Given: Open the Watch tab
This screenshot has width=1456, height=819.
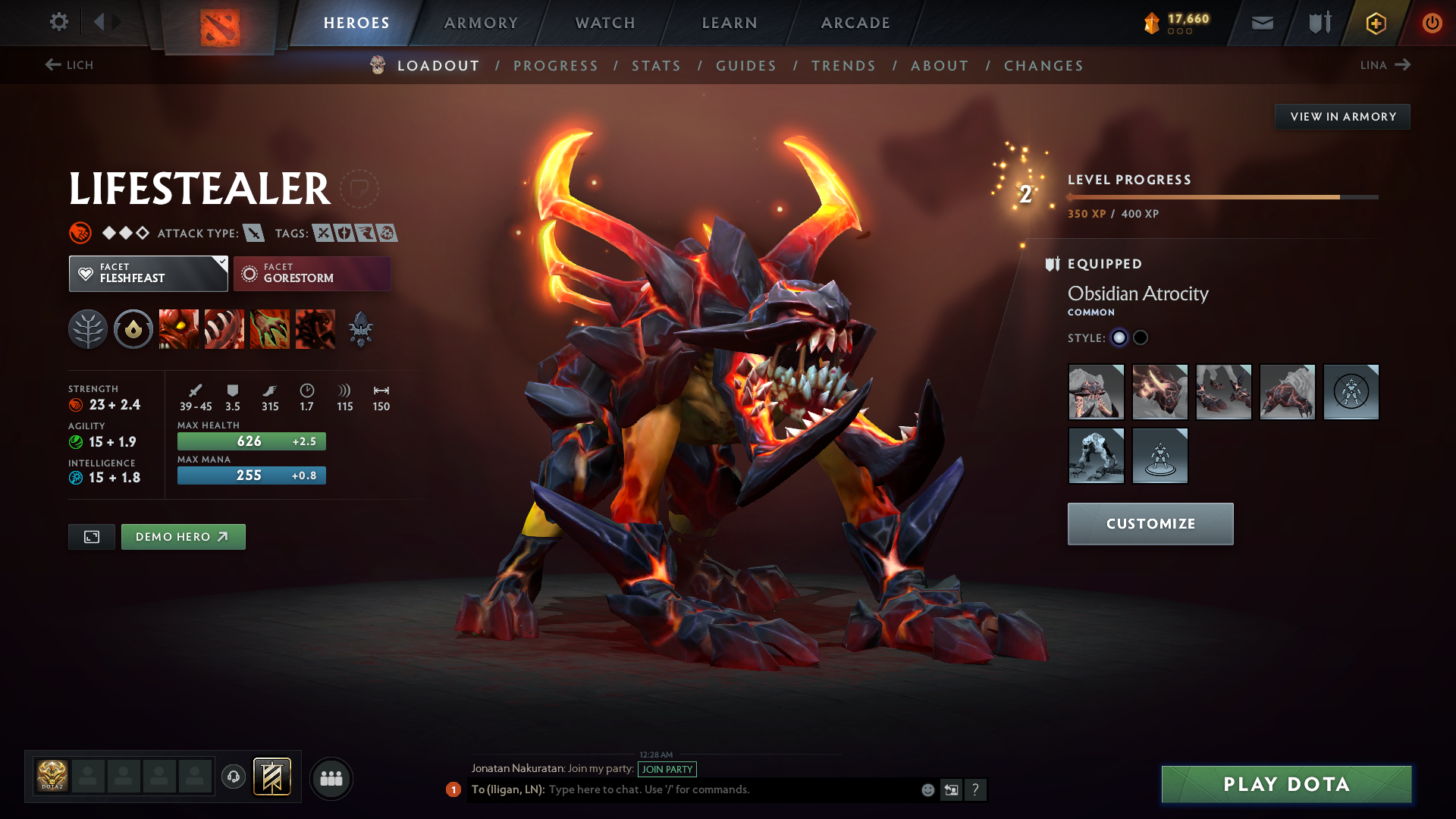Looking at the screenshot, I should (605, 23).
